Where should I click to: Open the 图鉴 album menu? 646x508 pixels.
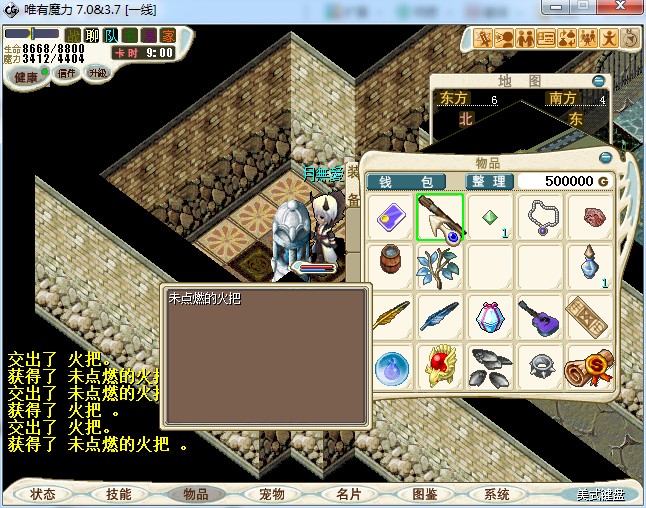point(423,494)
